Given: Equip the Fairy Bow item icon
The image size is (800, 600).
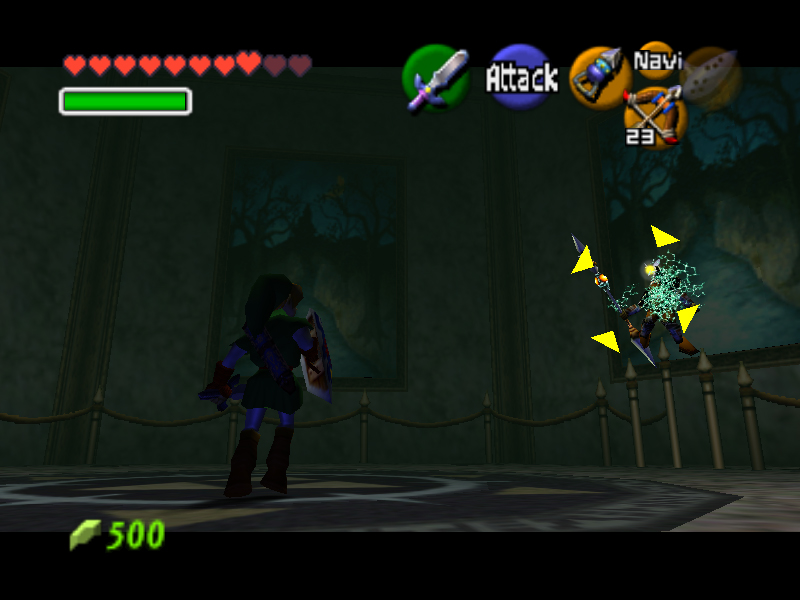Looking at the screenshot, I should tap(653, 114).
